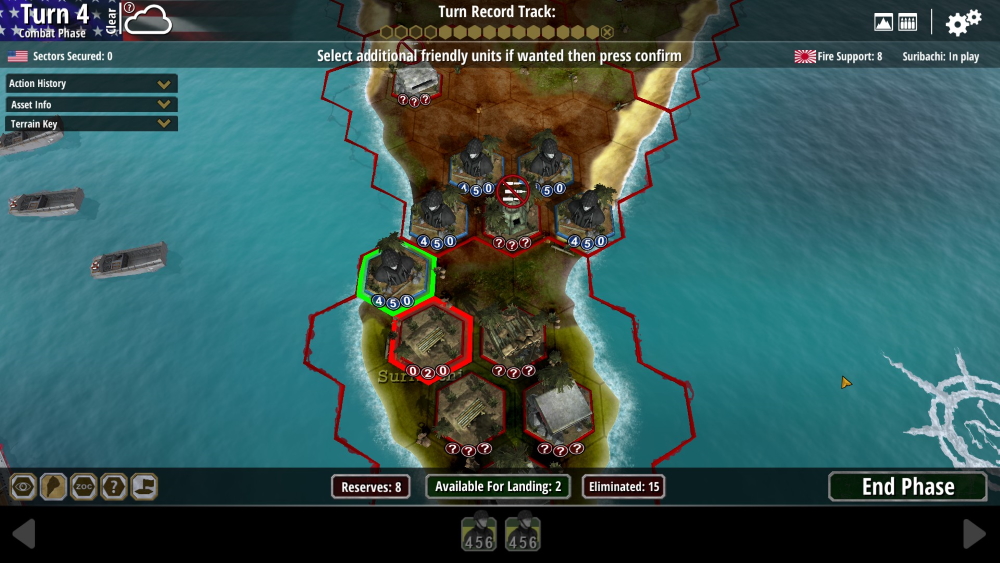Open the gears settings menu
Viewport: 1000px width, 563px height.
(x=963, y=23)
